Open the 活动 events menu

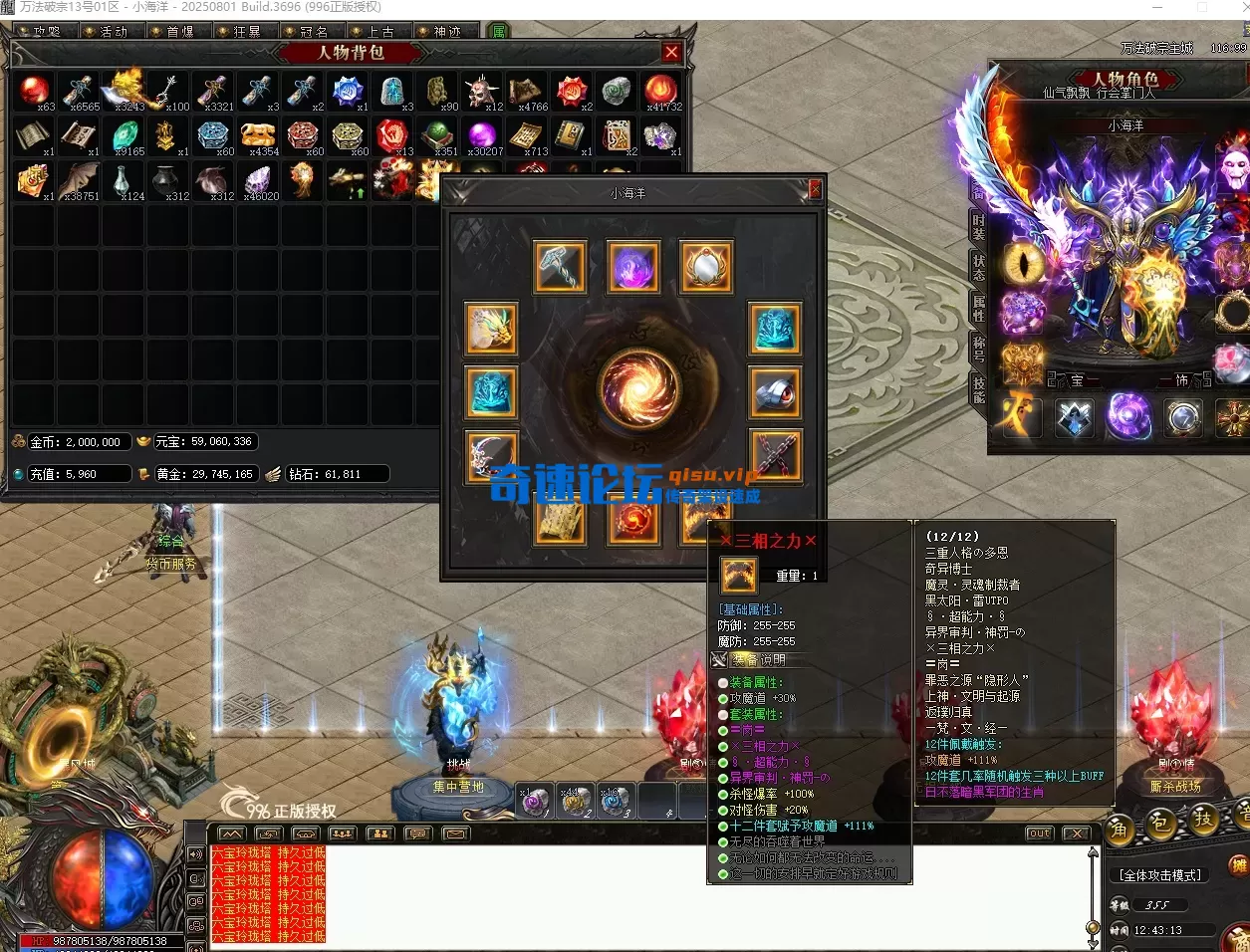[x=114, y=31]
